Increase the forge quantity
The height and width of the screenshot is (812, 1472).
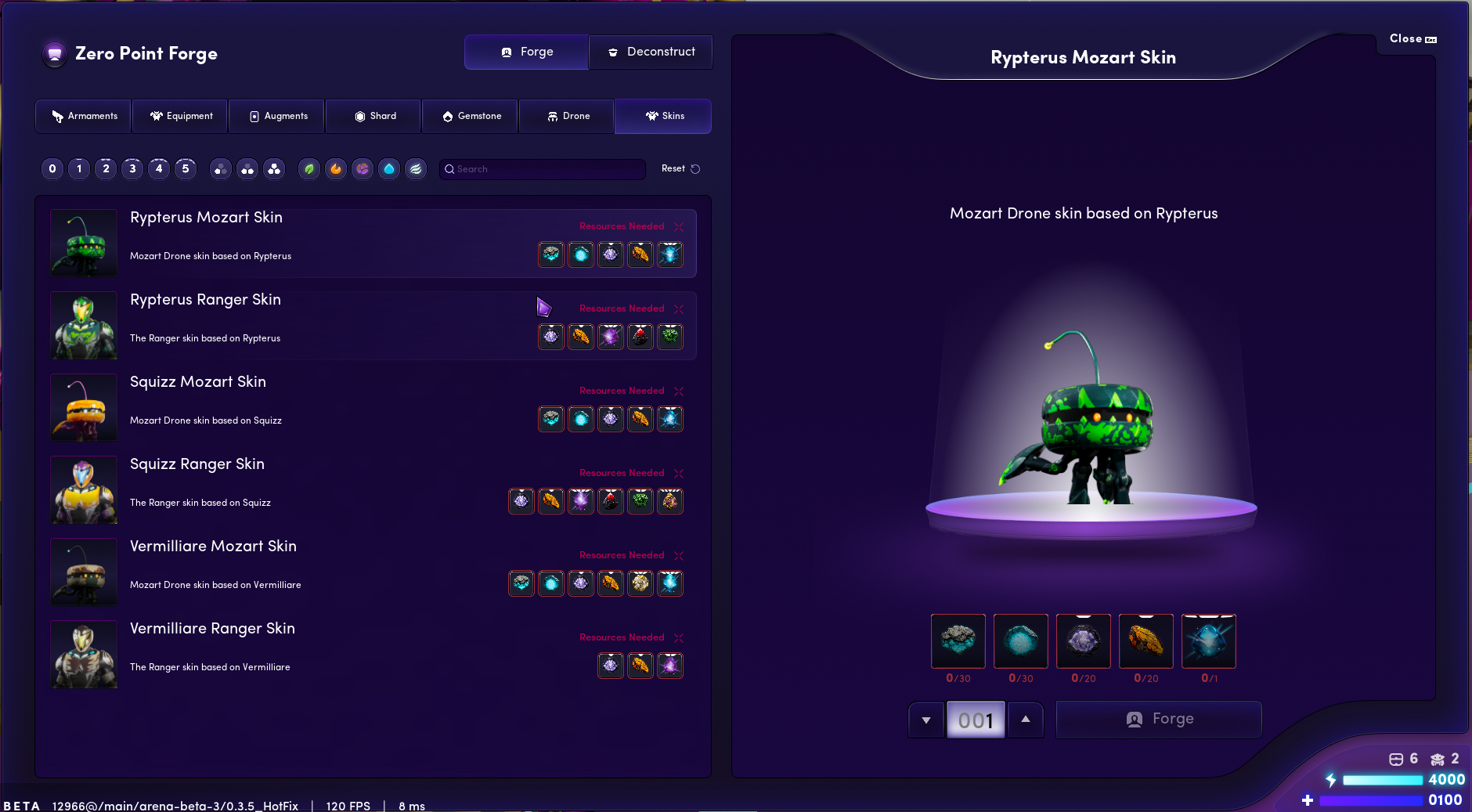coord(1026,719)
